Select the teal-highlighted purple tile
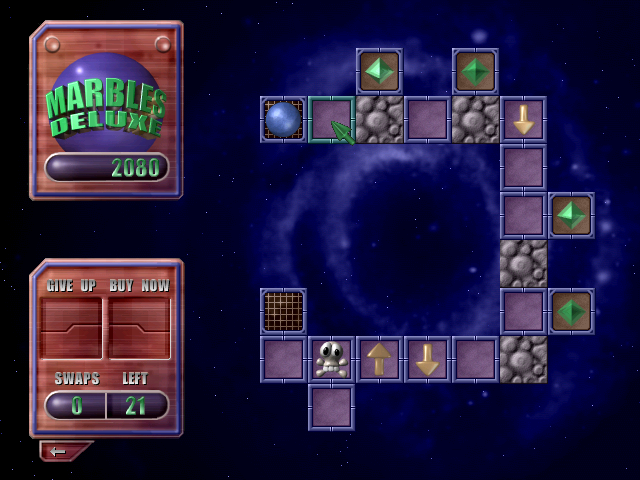The height and width of the screenshot is (480, 640). (x=330, y=119)
